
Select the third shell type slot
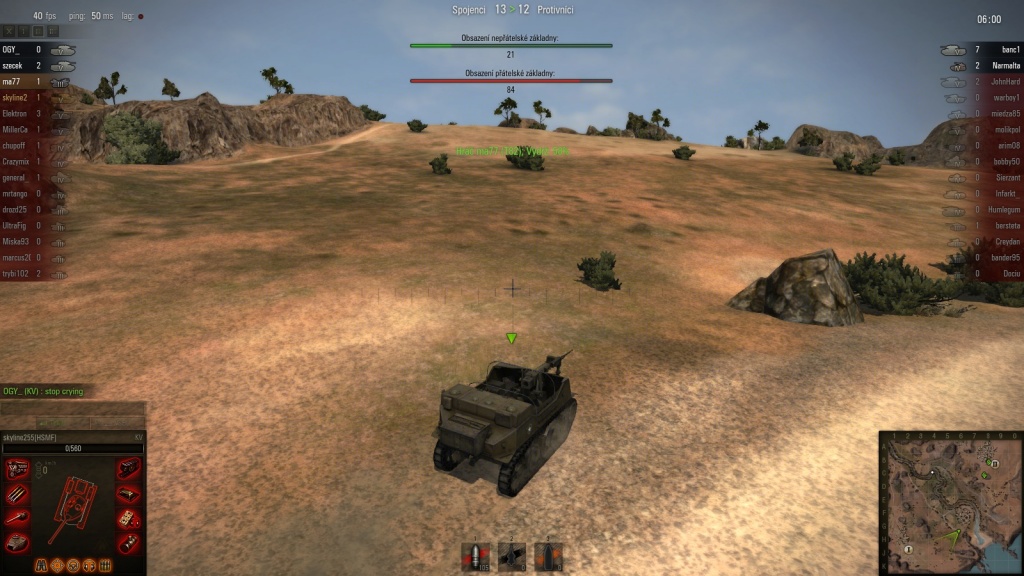click(x=547, y=557)
